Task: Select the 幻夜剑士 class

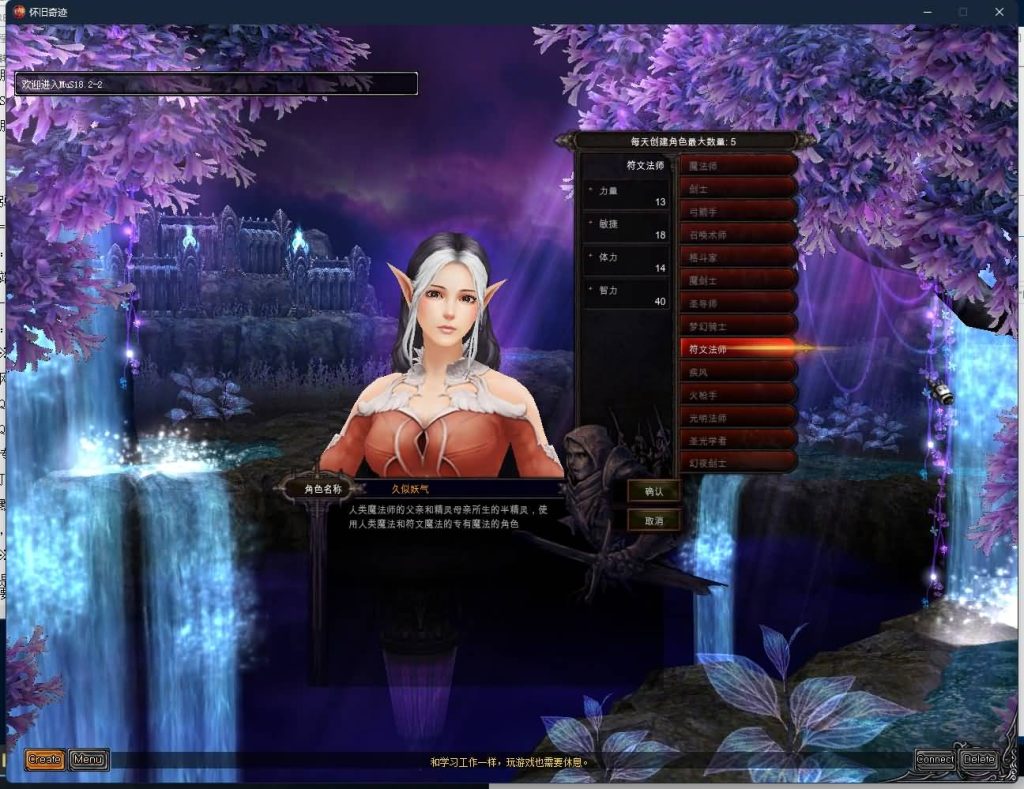Action: pos(738,464)
